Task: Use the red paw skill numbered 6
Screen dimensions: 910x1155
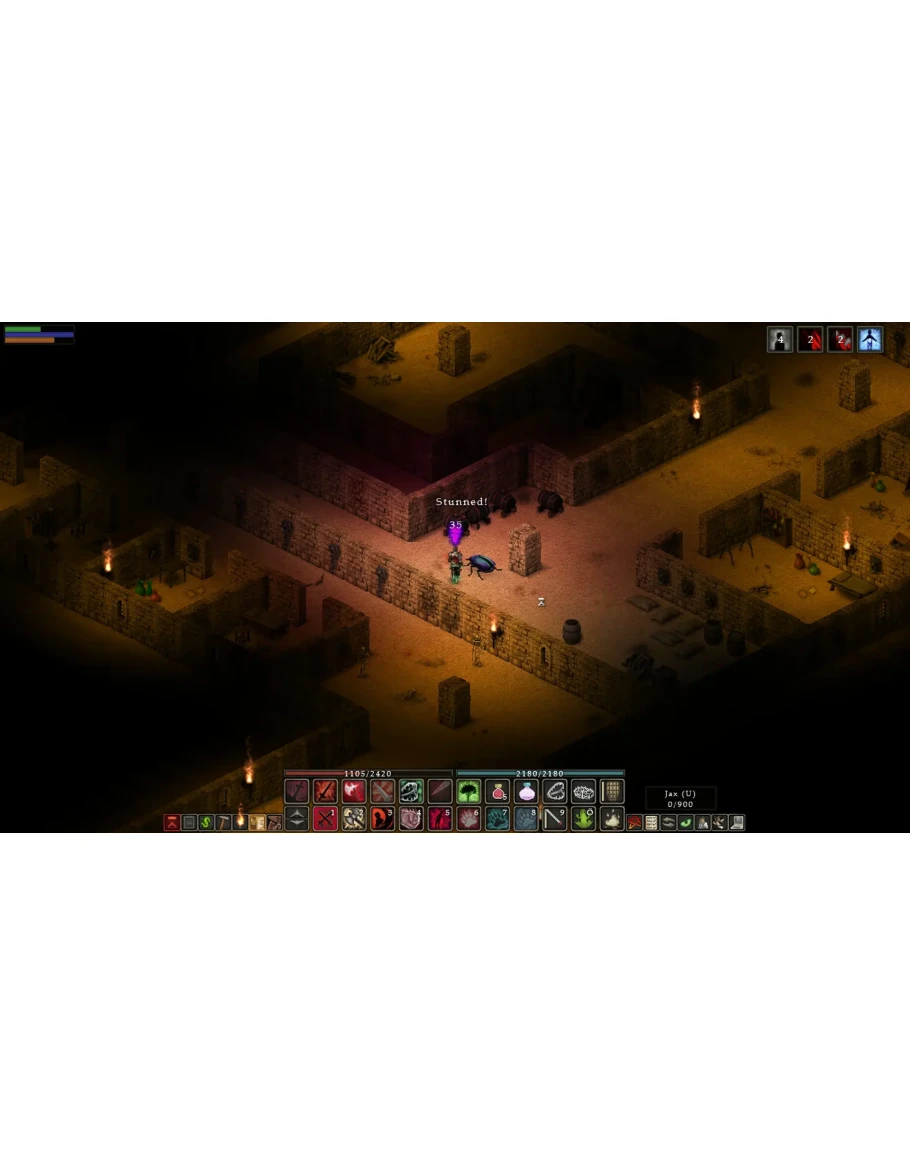Action: click(469, 819)
